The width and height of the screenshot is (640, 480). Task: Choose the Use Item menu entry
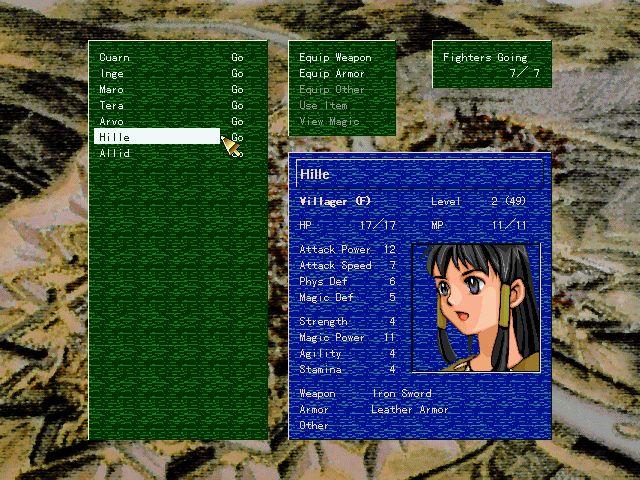pos(323,105)
